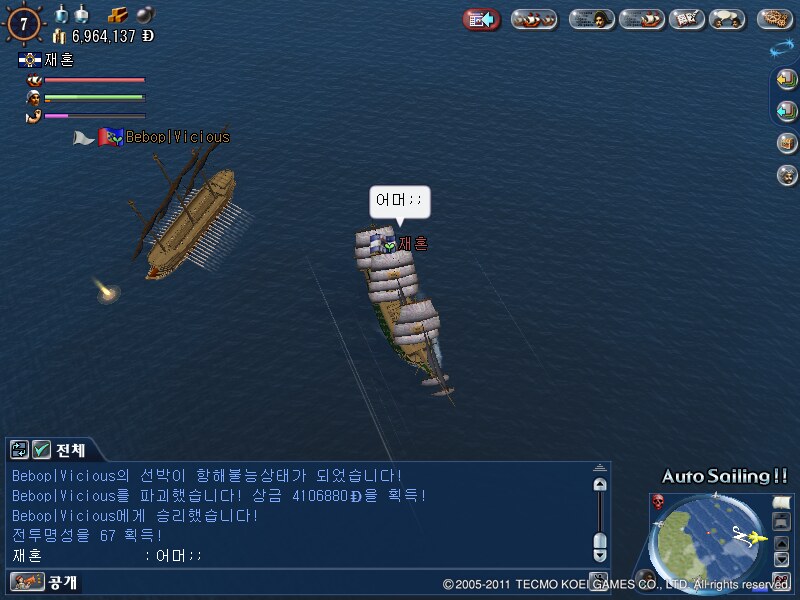
Task: Click the minimap's downward arrow button
Action: (x=782, y=560)
